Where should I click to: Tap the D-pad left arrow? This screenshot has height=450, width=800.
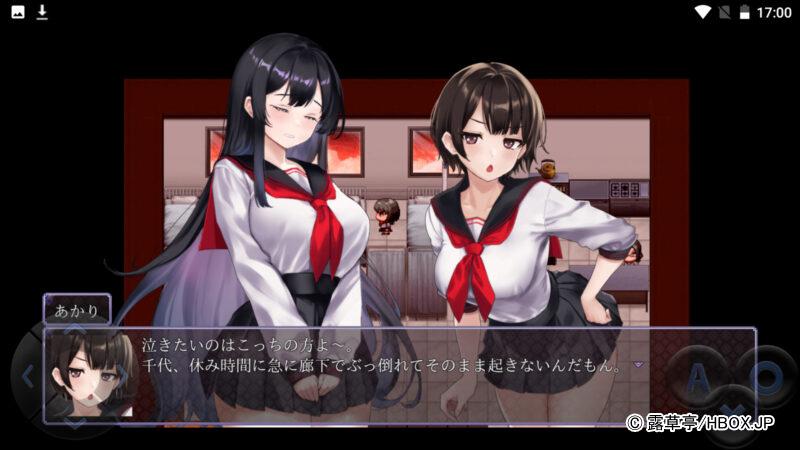[x=28, y=376]
